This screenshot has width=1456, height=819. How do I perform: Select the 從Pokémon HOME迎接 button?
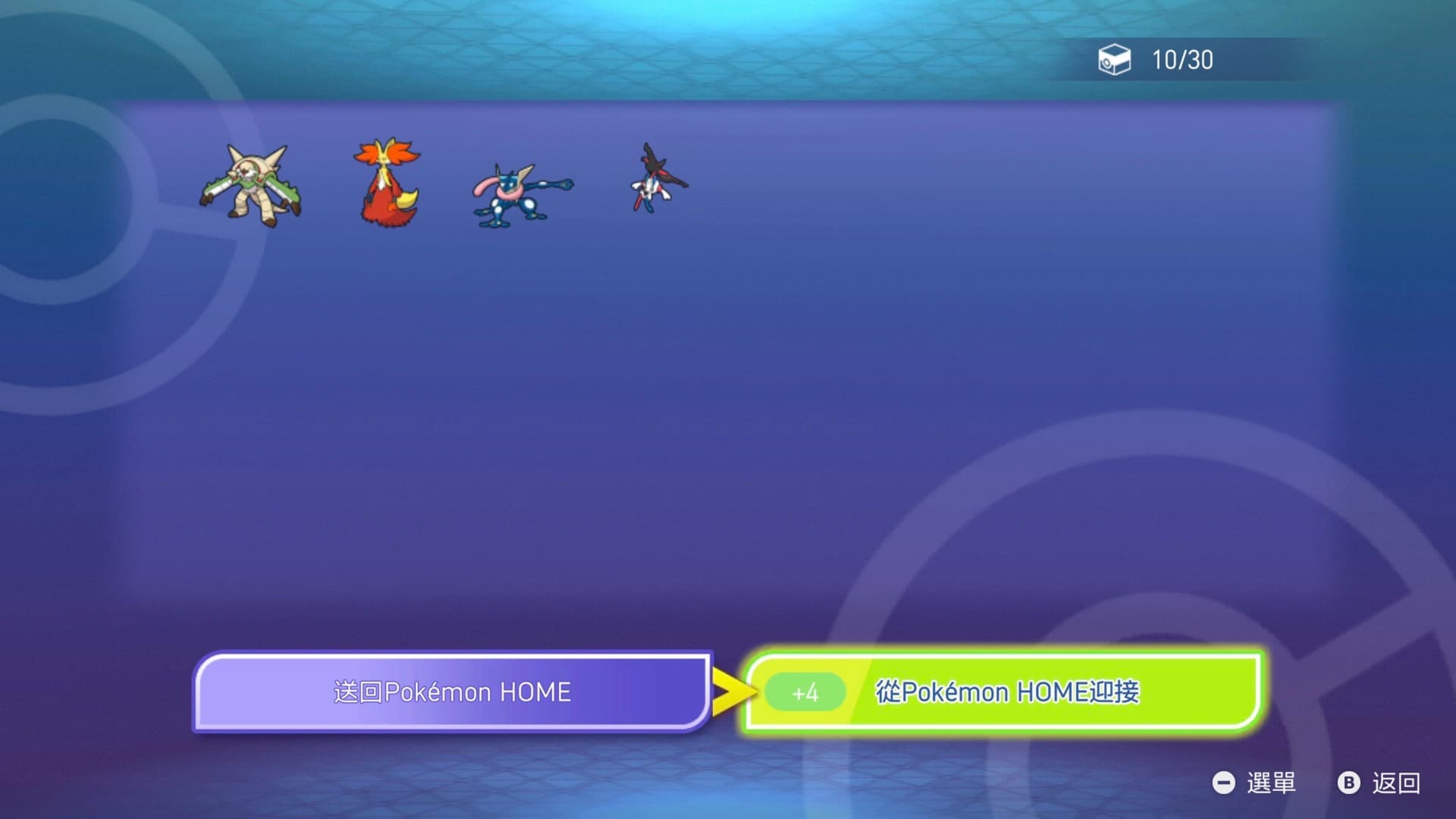pyautogui.click(x=1003, y=692)
